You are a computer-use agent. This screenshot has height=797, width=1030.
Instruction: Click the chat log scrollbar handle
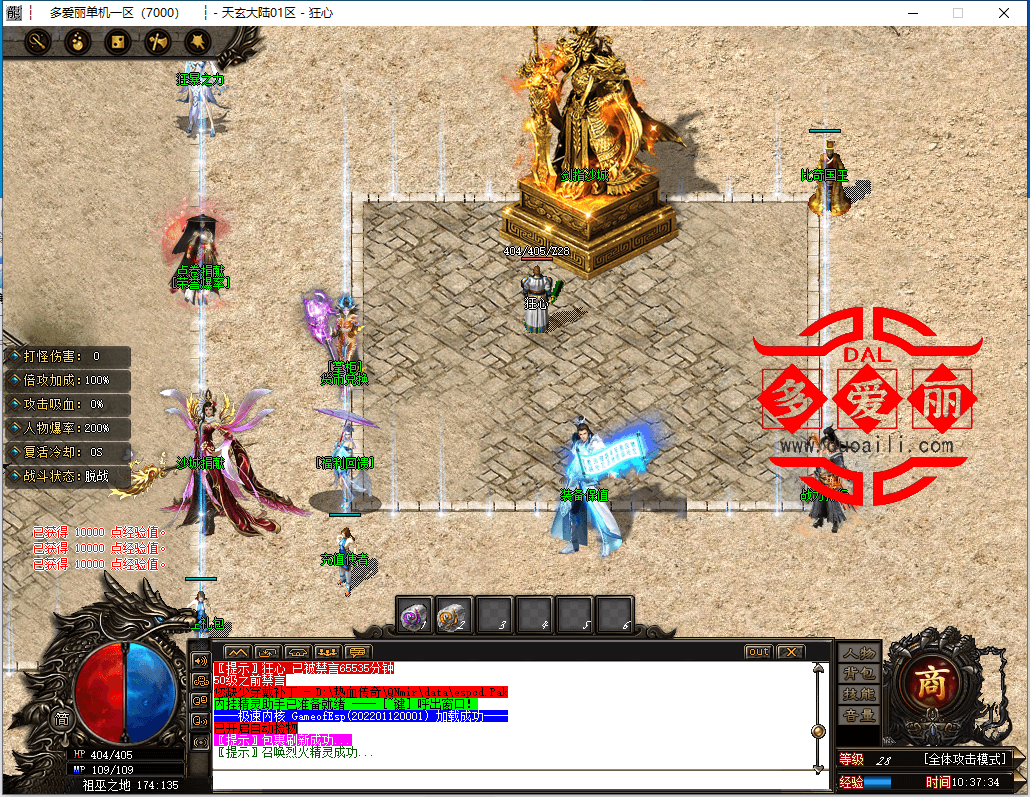pos(819,731)
